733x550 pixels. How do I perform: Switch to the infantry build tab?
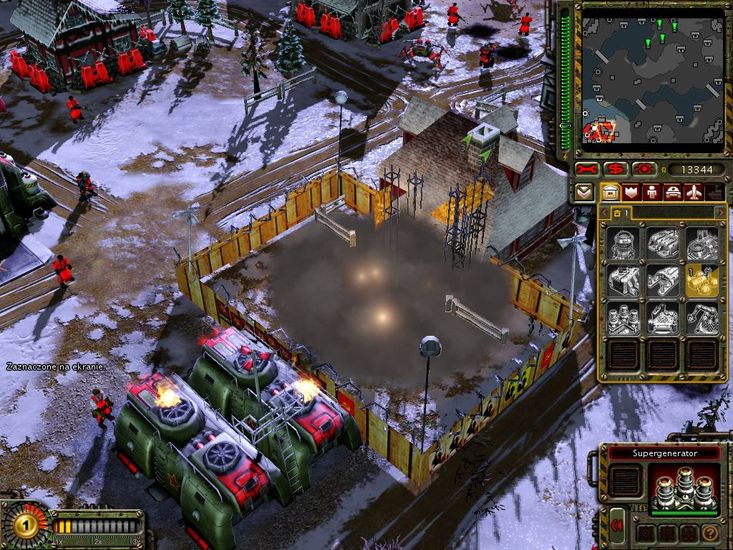point(653,192)
